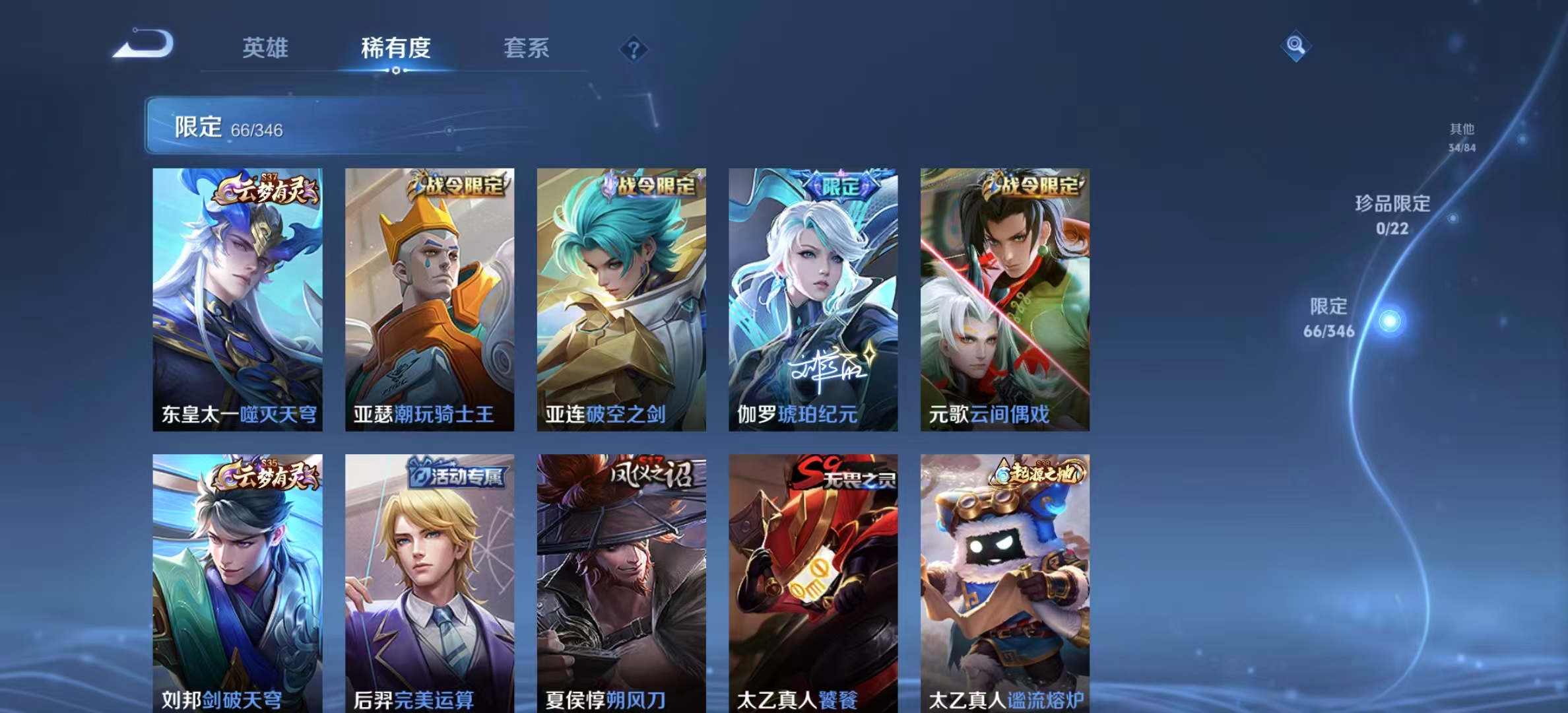1568x713 pixels.
Task: Go back with the return arrow
Action: [143, 45]
